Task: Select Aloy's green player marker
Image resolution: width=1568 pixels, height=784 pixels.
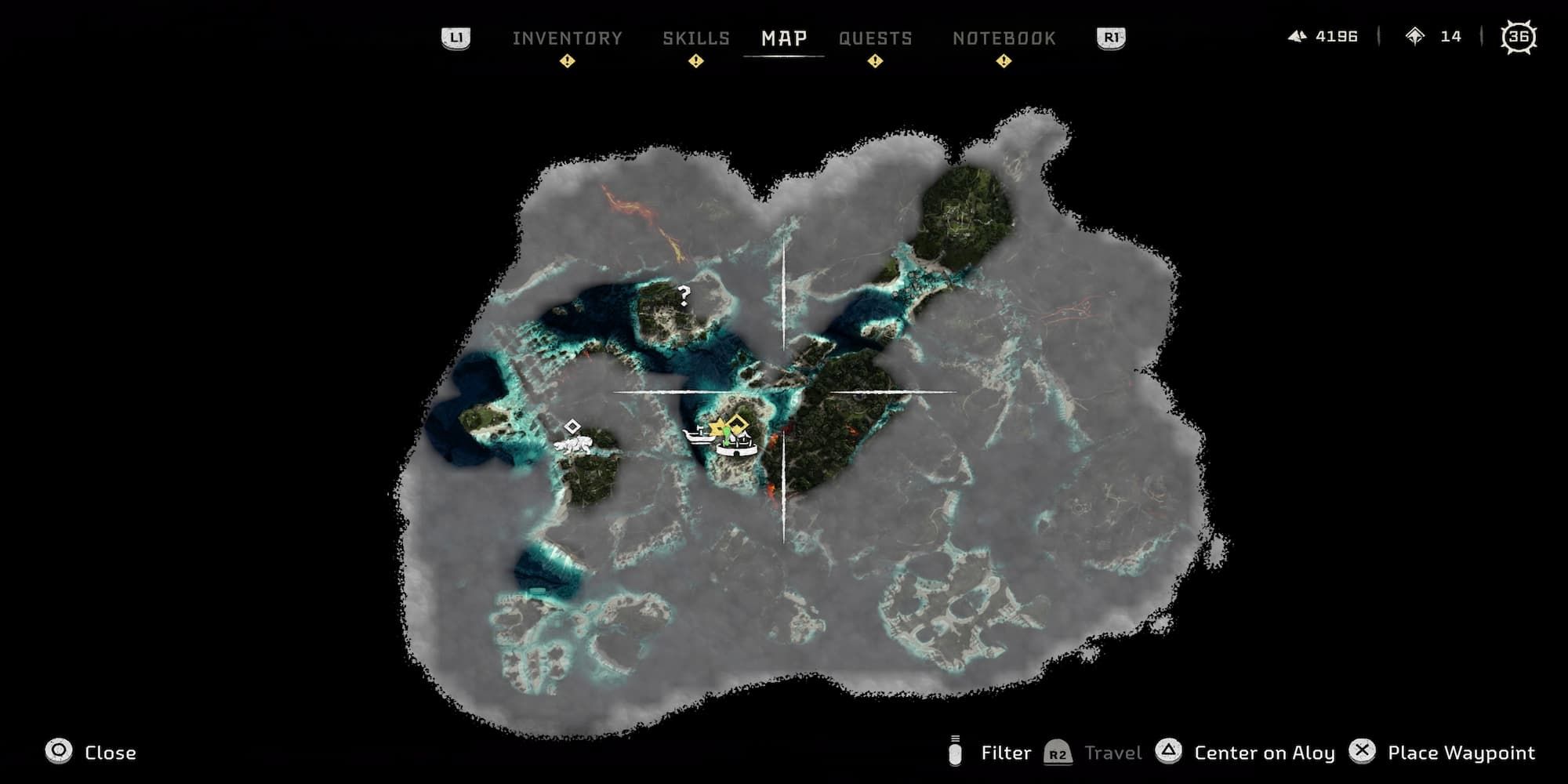Action: 726,437
